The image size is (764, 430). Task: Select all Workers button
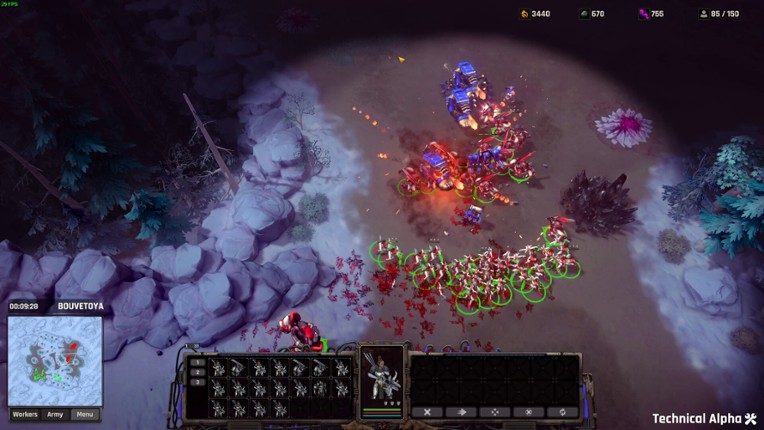[25, 414]
